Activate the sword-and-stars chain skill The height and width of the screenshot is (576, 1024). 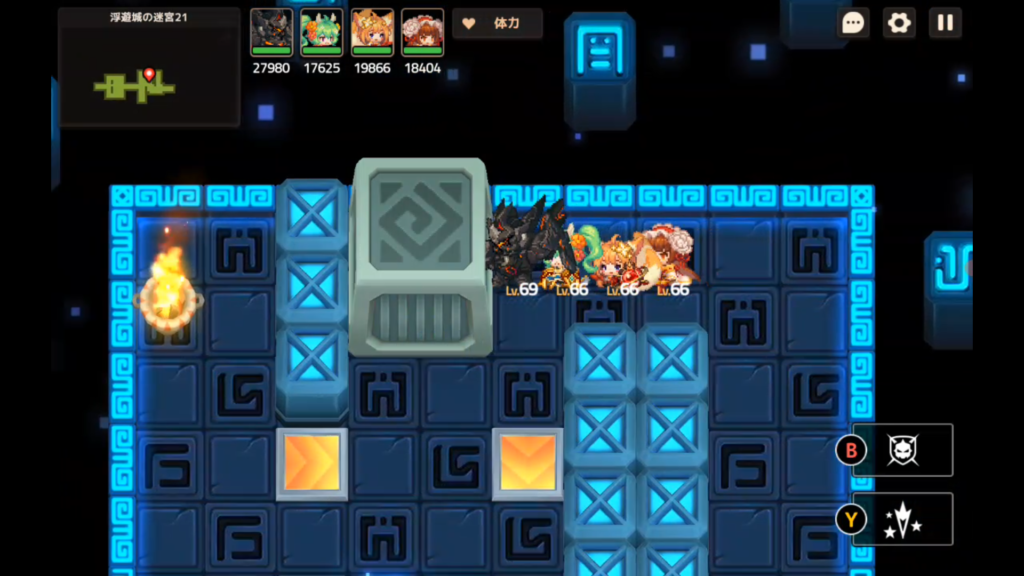point(902,519)
